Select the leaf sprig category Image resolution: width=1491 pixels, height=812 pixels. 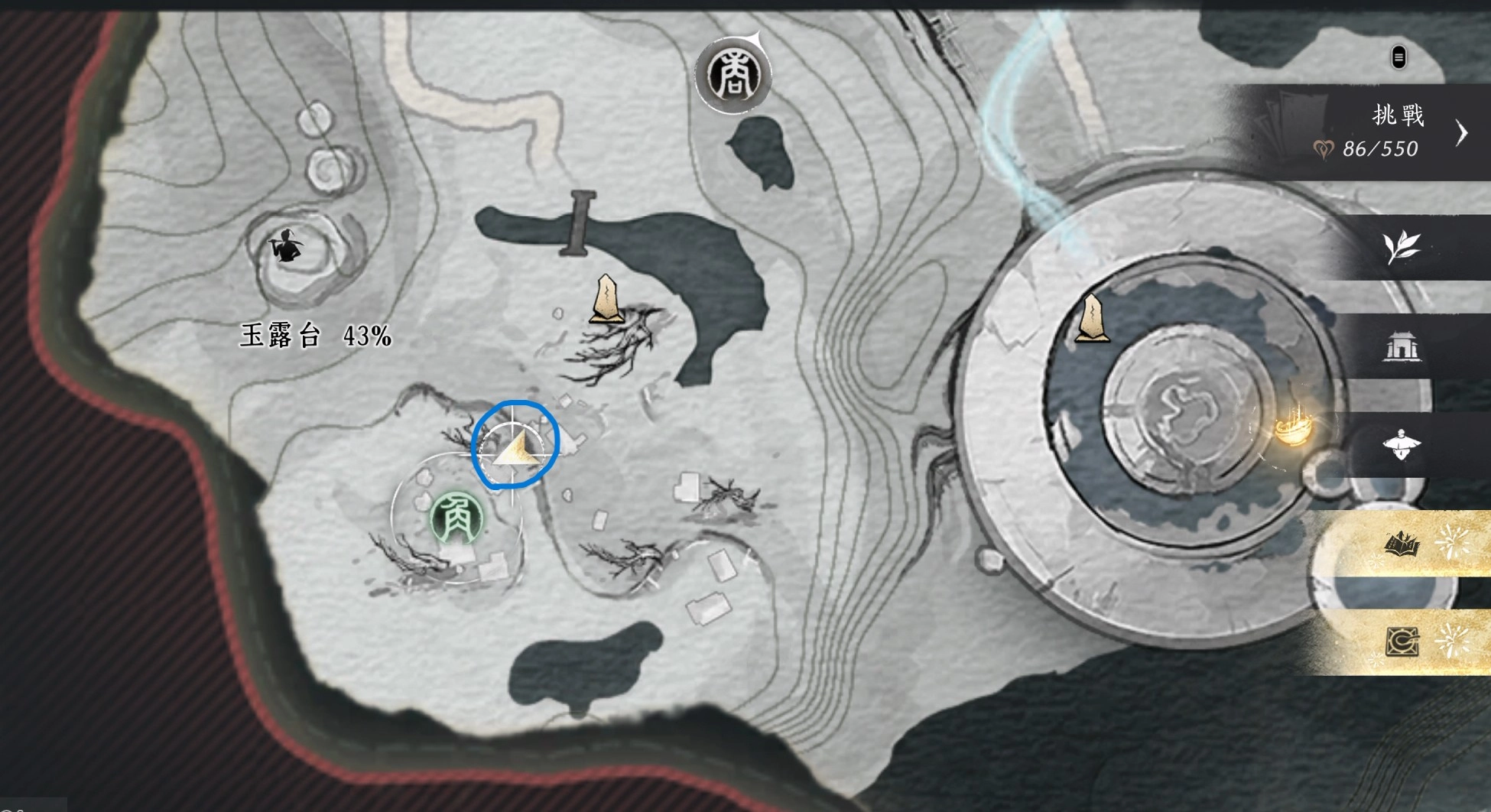pos(1401,248)
